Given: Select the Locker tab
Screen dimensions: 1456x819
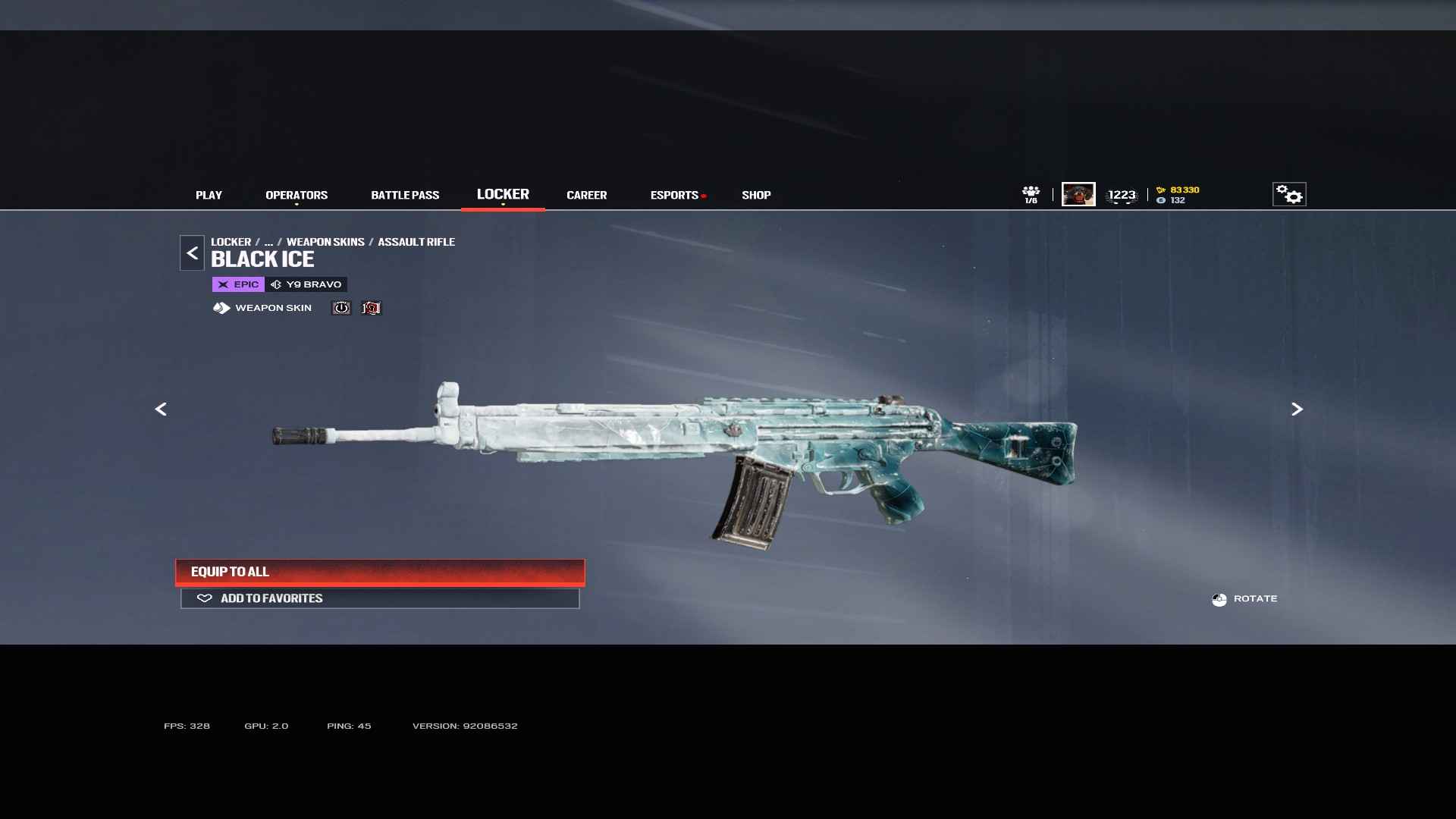Looking at the screenshot, I should tap(503, 194).
